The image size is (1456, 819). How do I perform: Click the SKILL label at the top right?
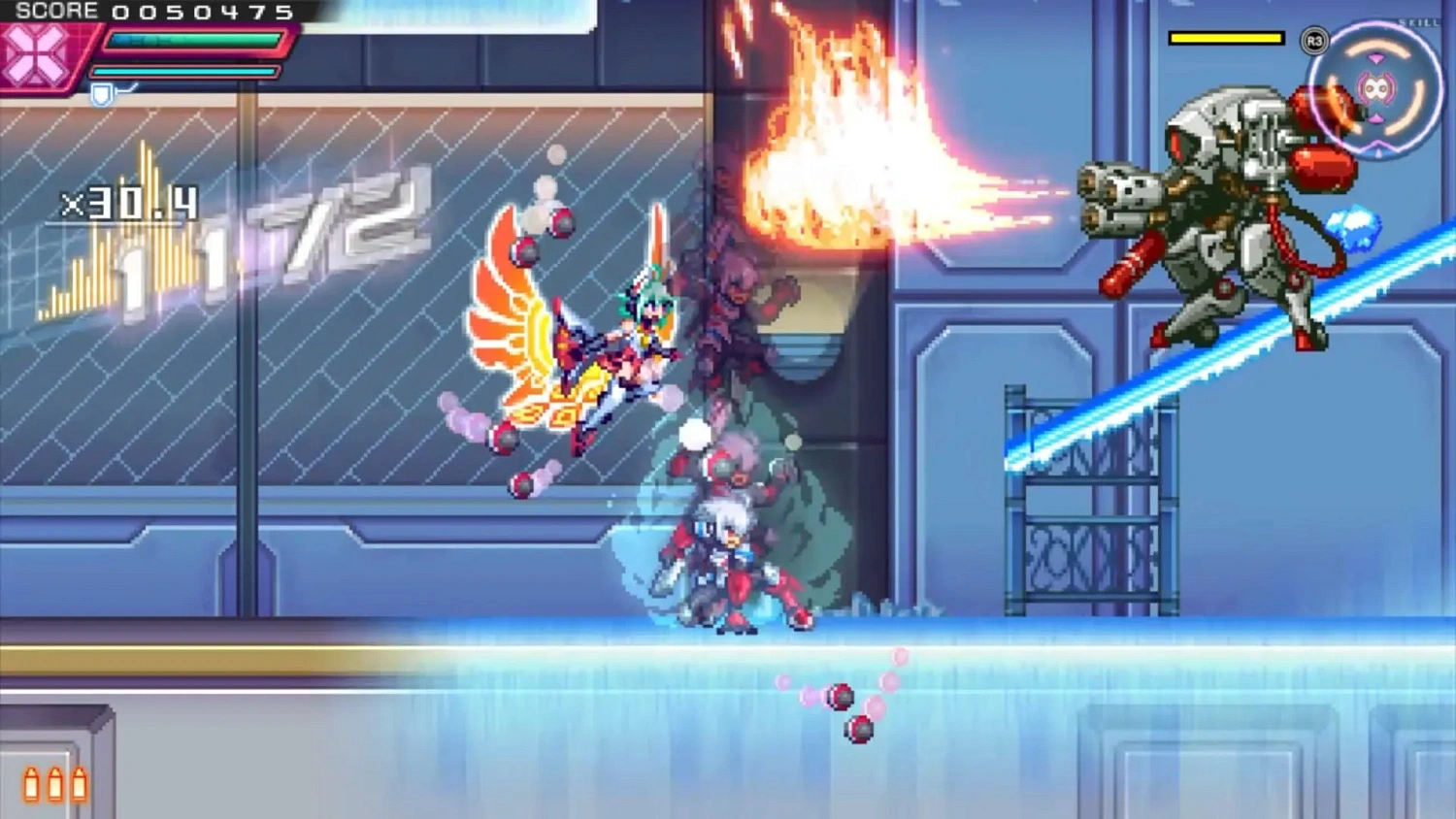click(1419, 21)
